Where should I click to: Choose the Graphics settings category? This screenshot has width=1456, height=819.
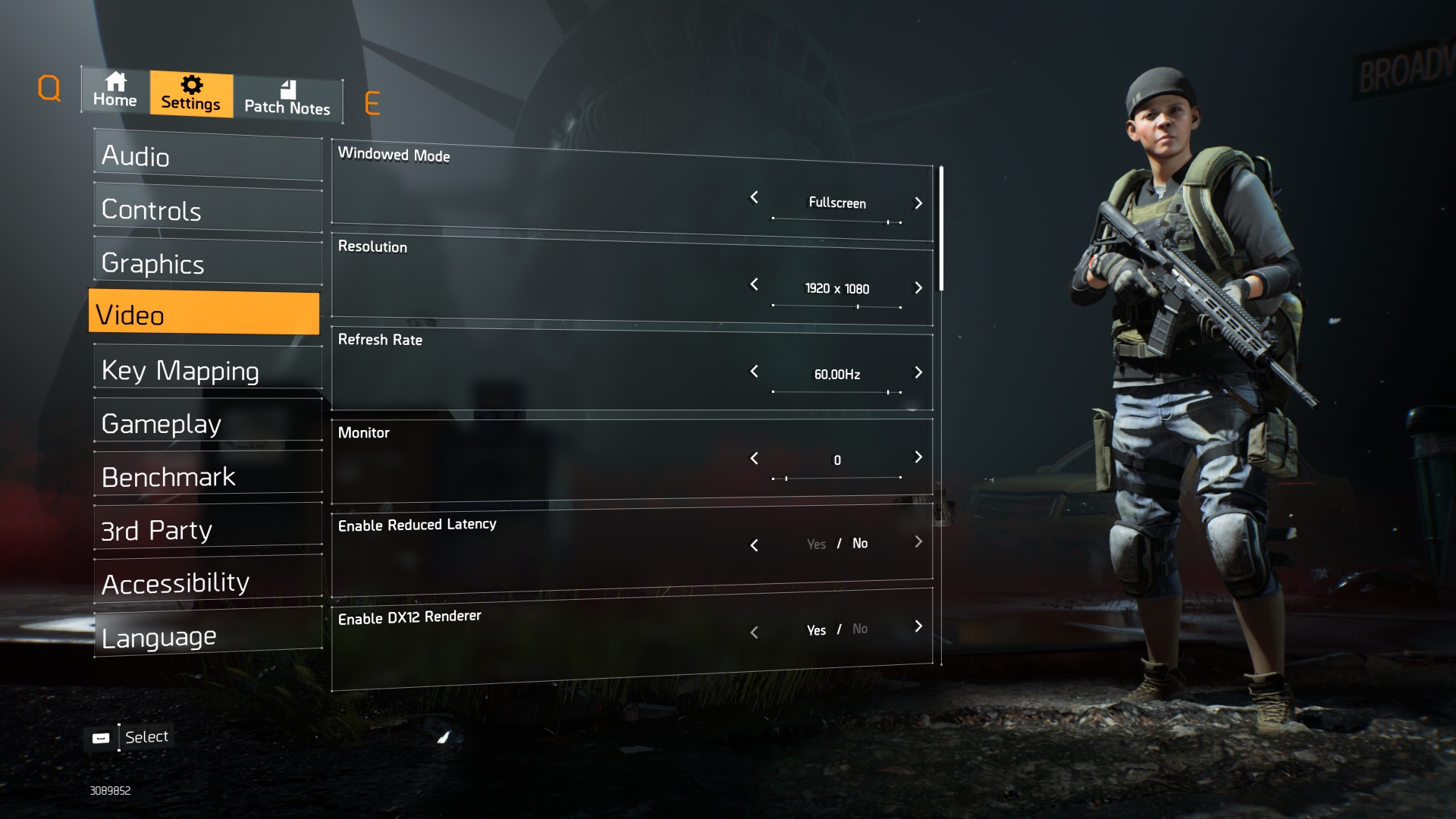[208, 263]
